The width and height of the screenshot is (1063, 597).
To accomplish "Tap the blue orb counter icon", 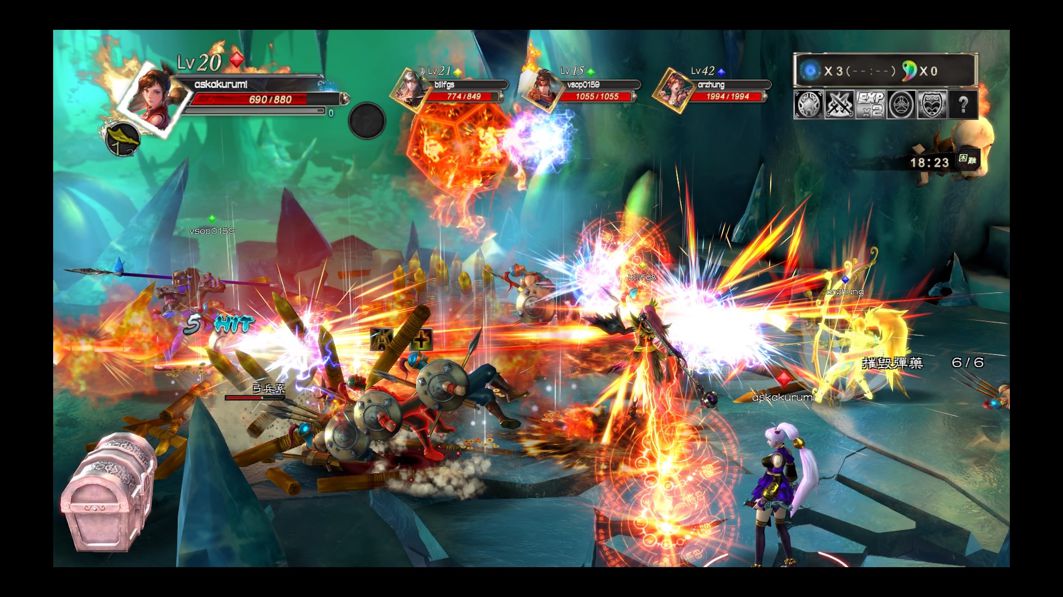I will click(x=811, y=71).
